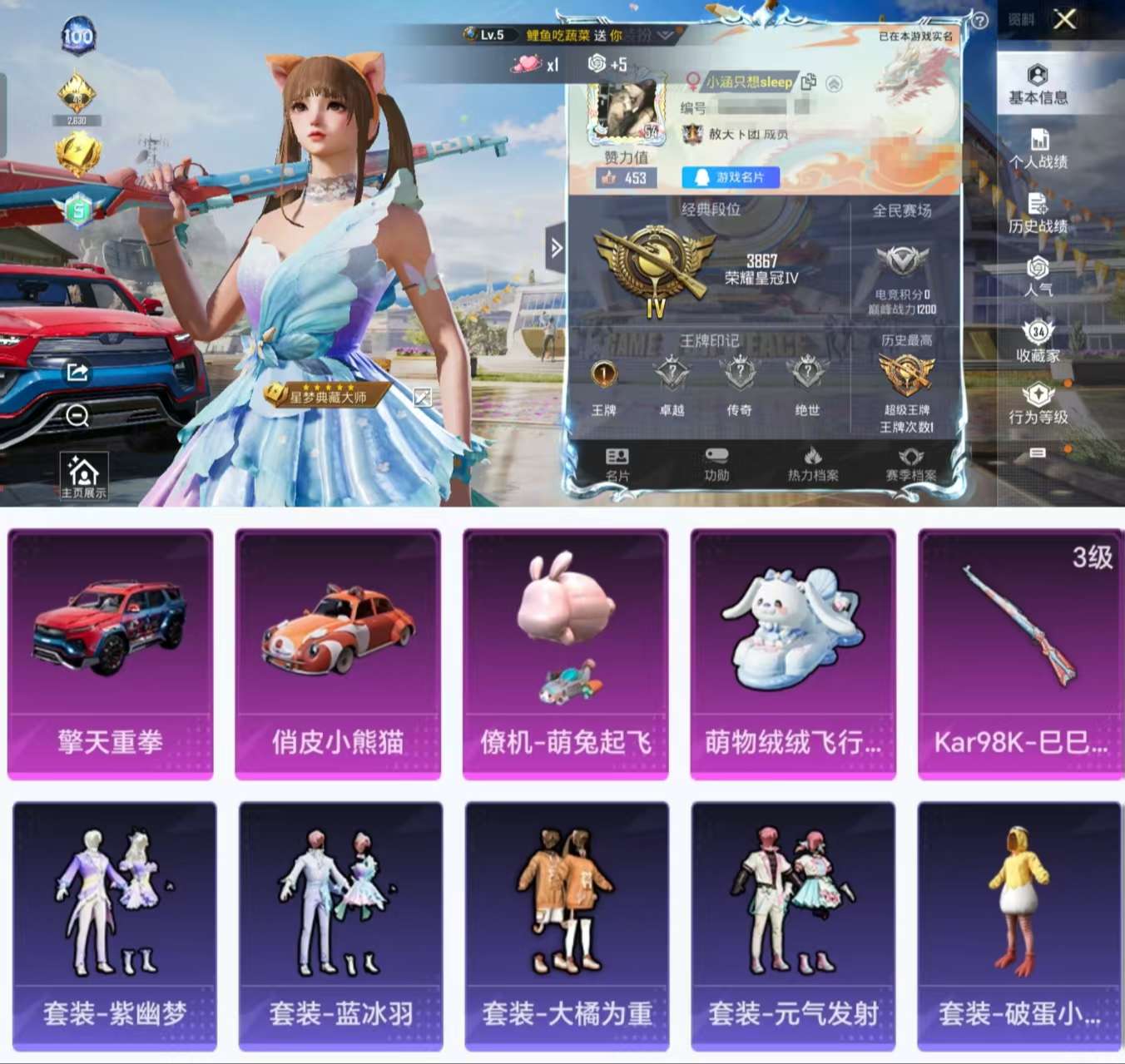The height and width of the screenshot is (1064, 1125).
Task: Click the magnifier zoom-out icon
Action: [x=77, y=415]
